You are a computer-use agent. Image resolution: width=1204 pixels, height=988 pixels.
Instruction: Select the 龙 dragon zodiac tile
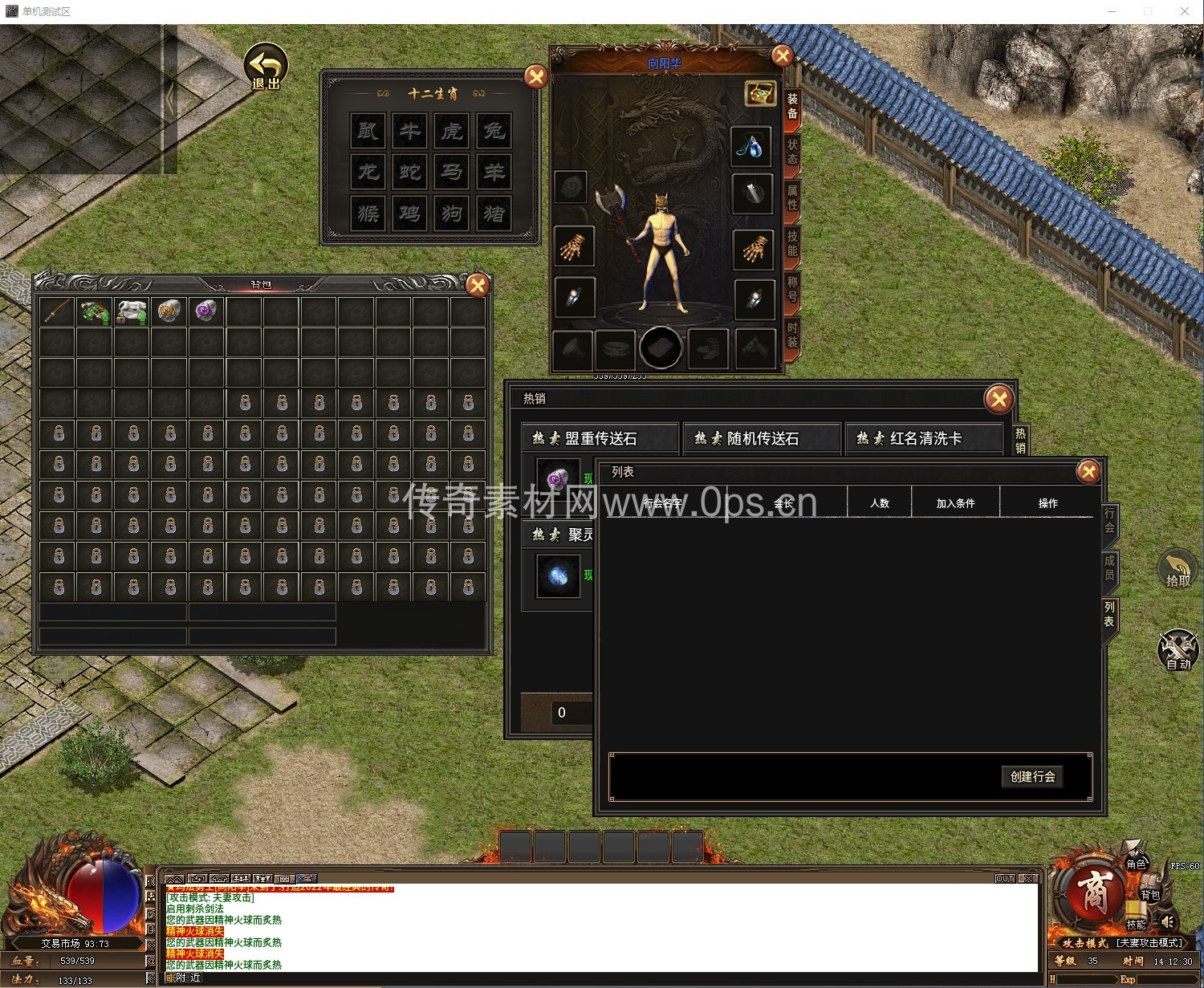point(368,172)
